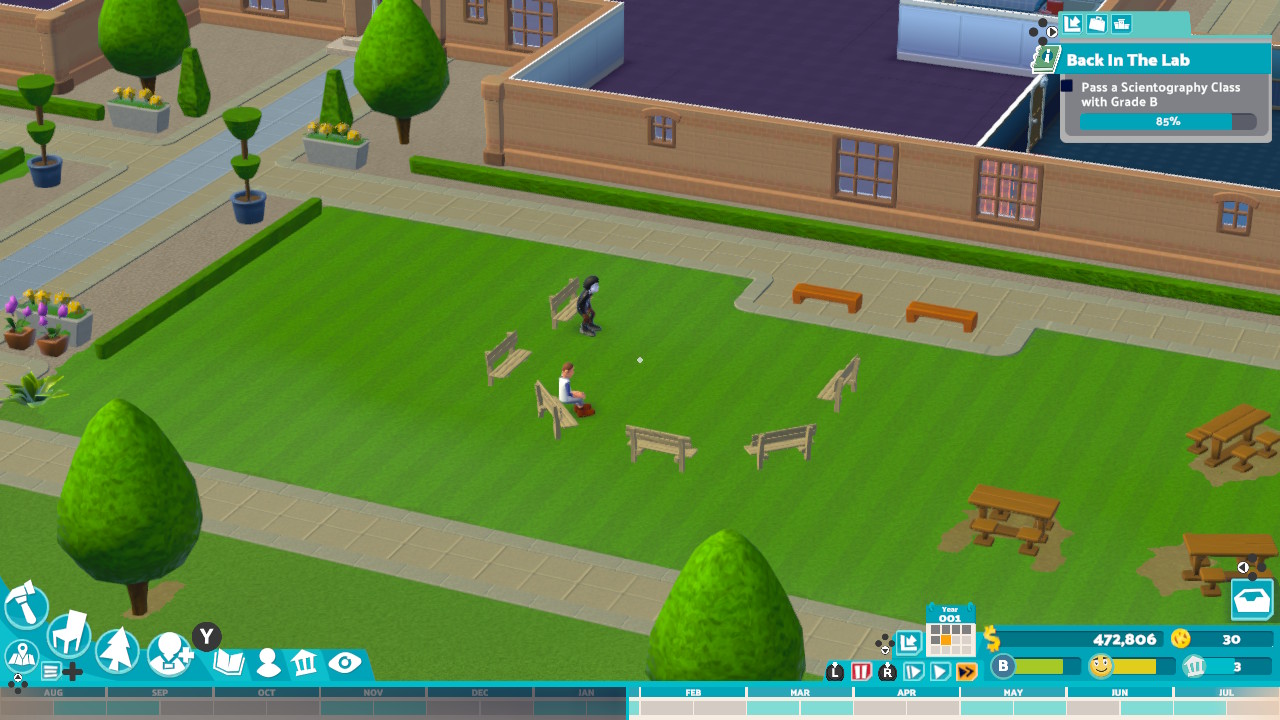
Task: Show the person silhouette people list
Action: coord(268,663)
